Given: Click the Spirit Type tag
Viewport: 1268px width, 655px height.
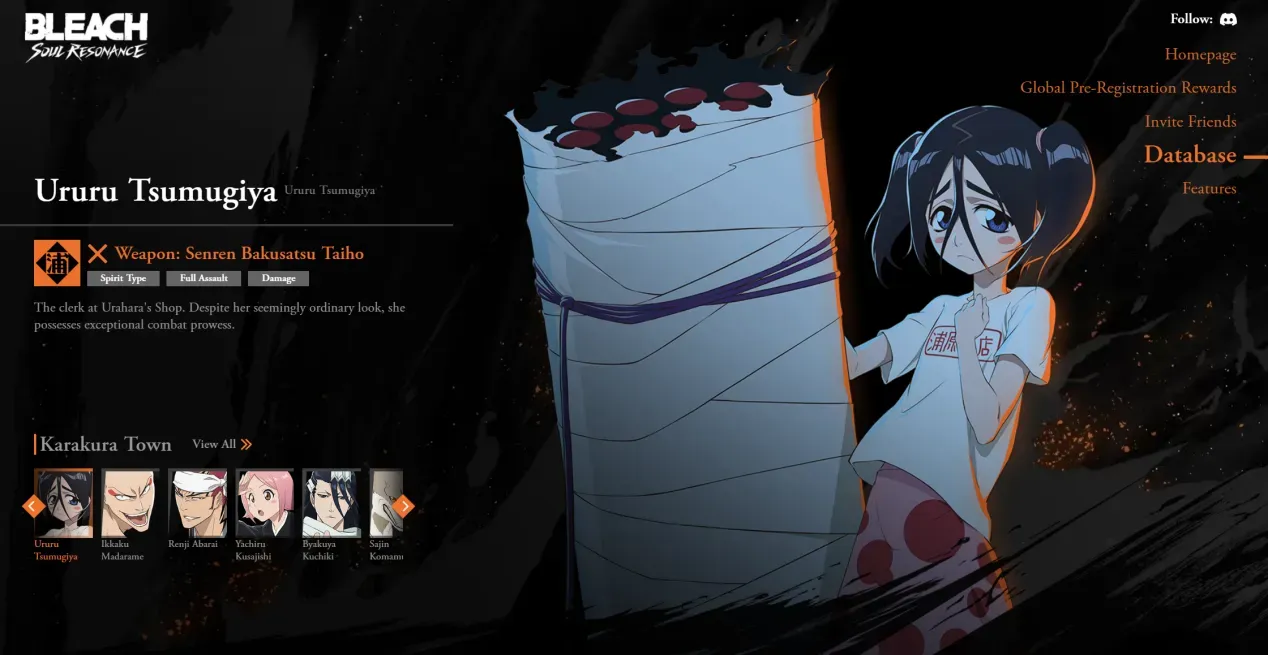Looking at the screenshot, I should (123, 278).
